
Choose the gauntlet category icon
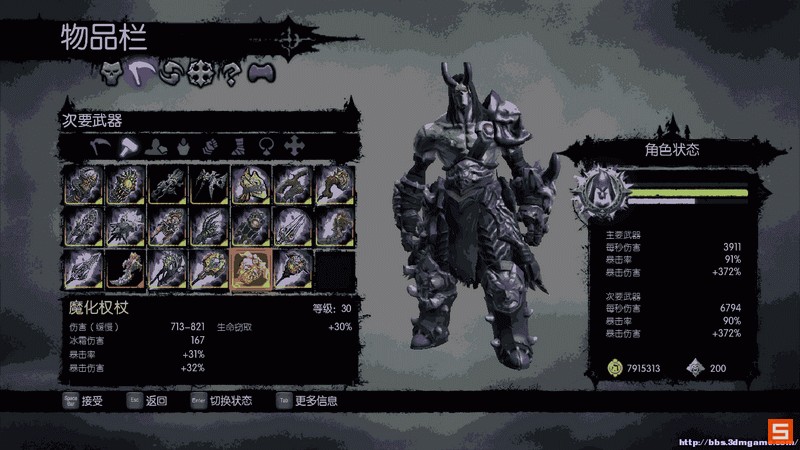point(211,146)
